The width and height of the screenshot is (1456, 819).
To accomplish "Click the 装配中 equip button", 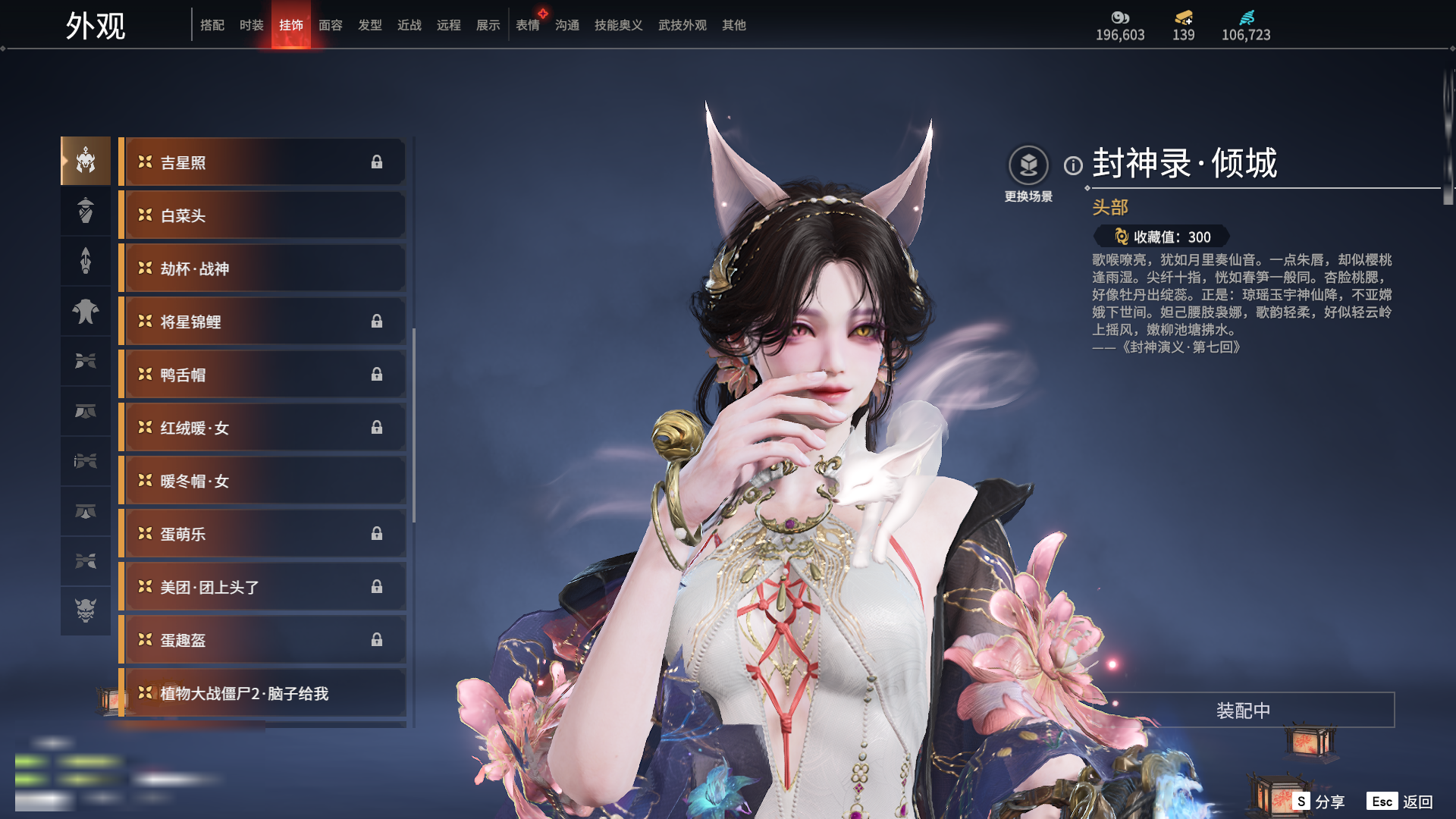I will pos(1243,711).
